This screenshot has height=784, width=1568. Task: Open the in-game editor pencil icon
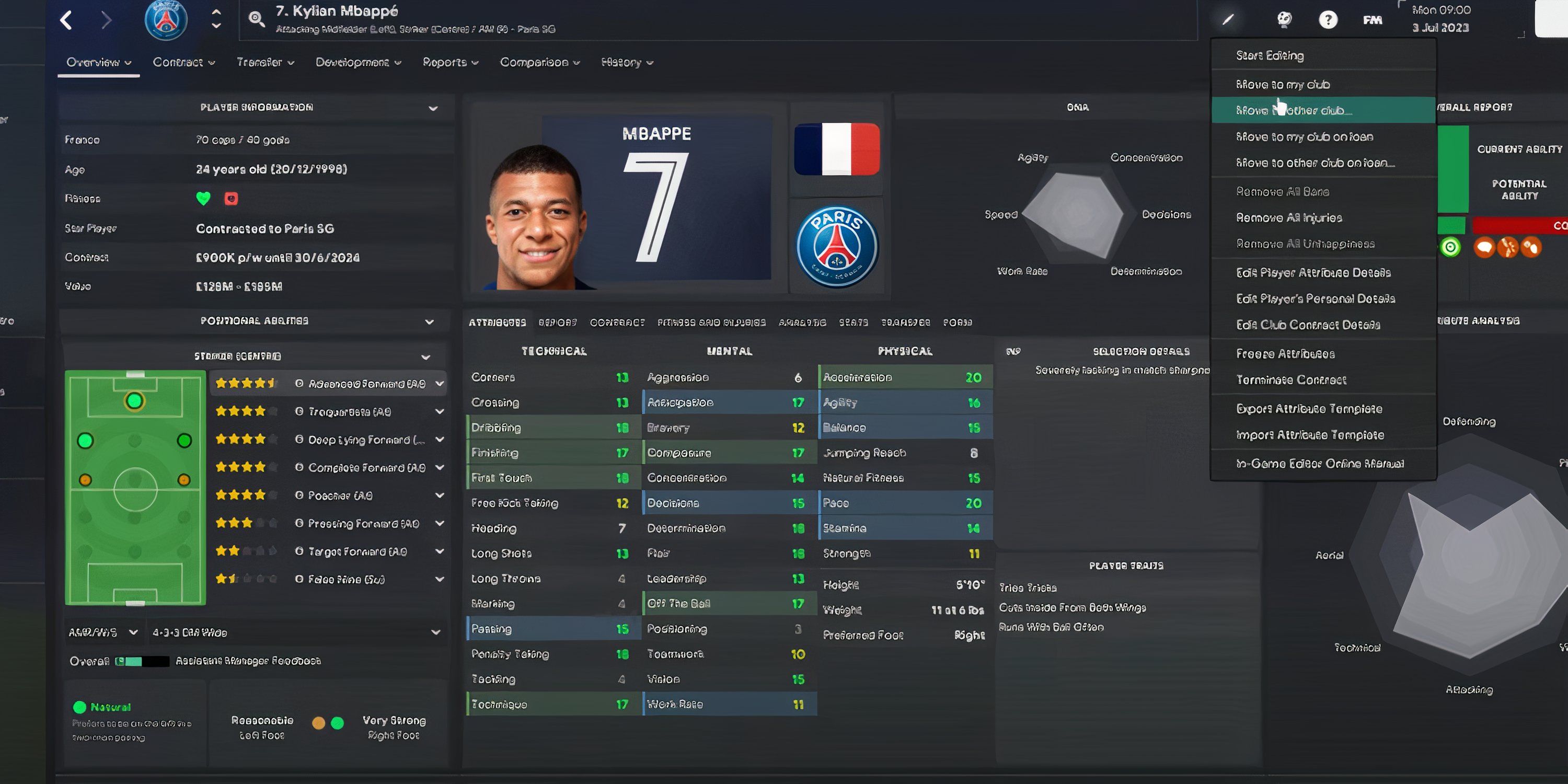coord(1228,19)
